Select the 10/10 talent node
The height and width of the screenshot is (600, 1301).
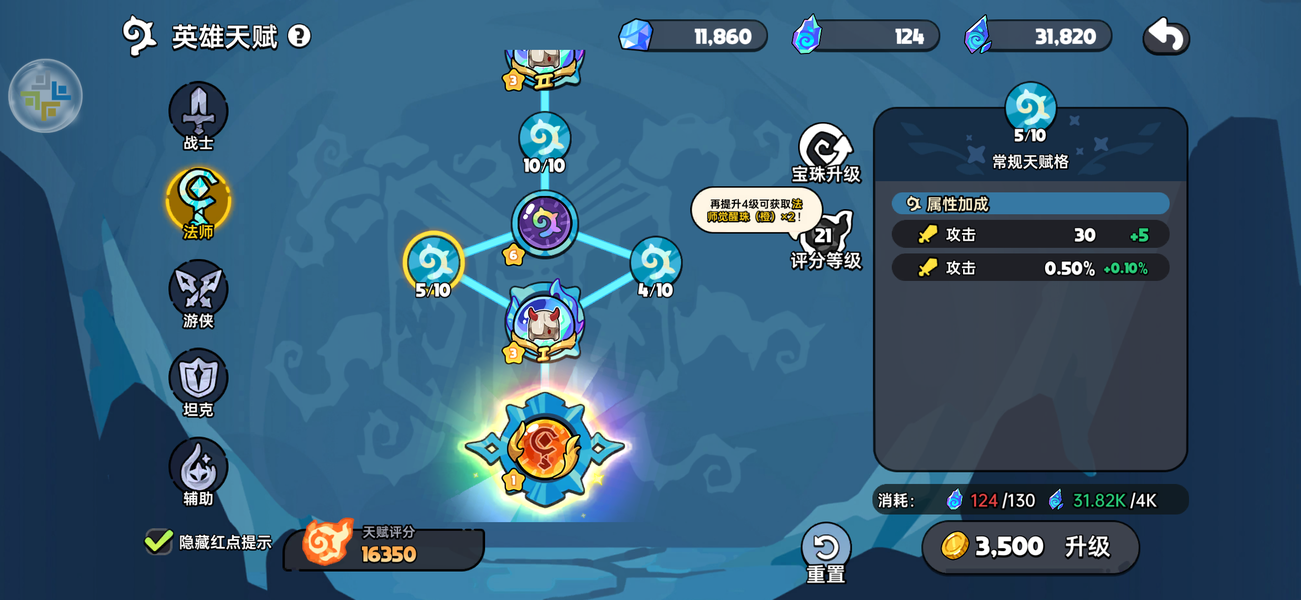pyautogui.click(x=544, y=140)
